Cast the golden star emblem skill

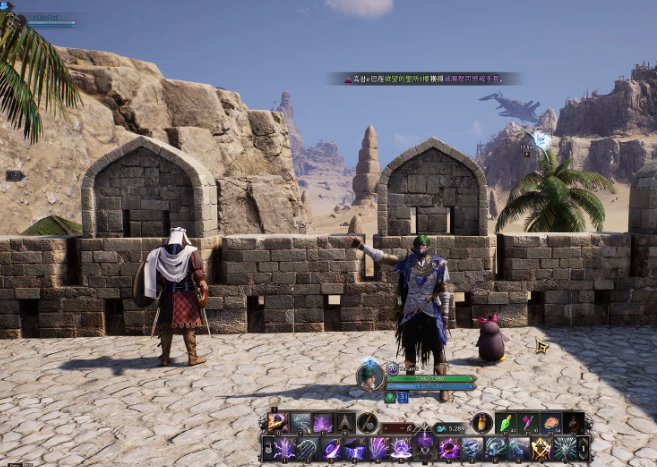541,449
